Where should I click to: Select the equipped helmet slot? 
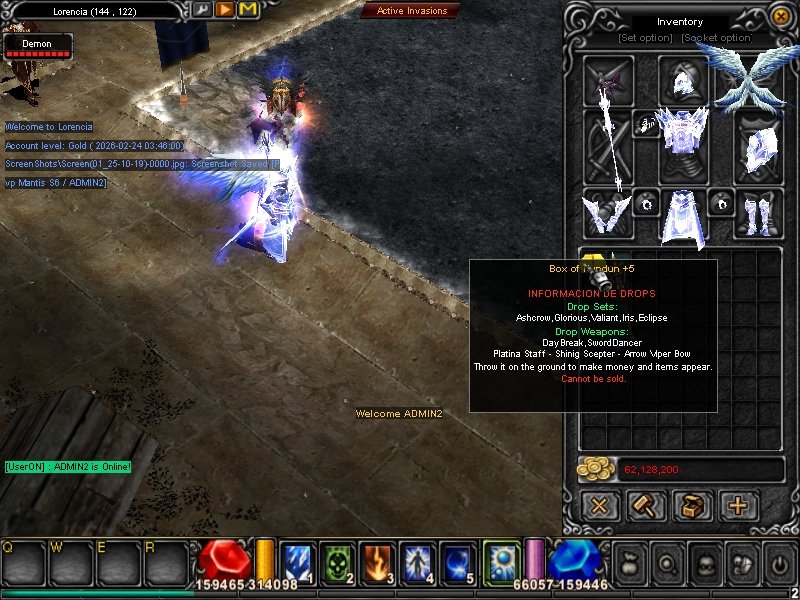click(683, 81)
